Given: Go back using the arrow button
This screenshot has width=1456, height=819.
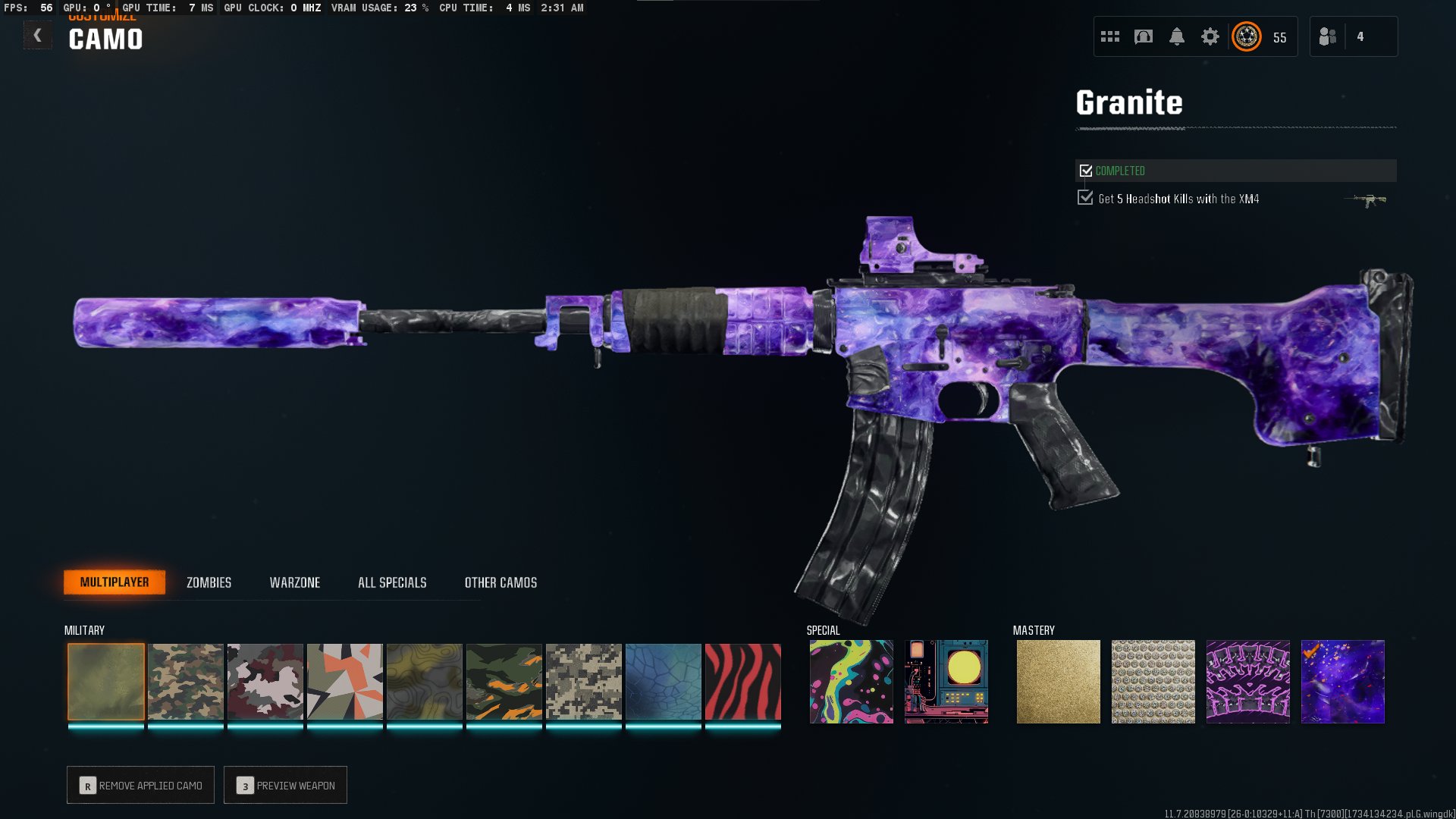Looking at the screenshot, I should click(37, 36).
